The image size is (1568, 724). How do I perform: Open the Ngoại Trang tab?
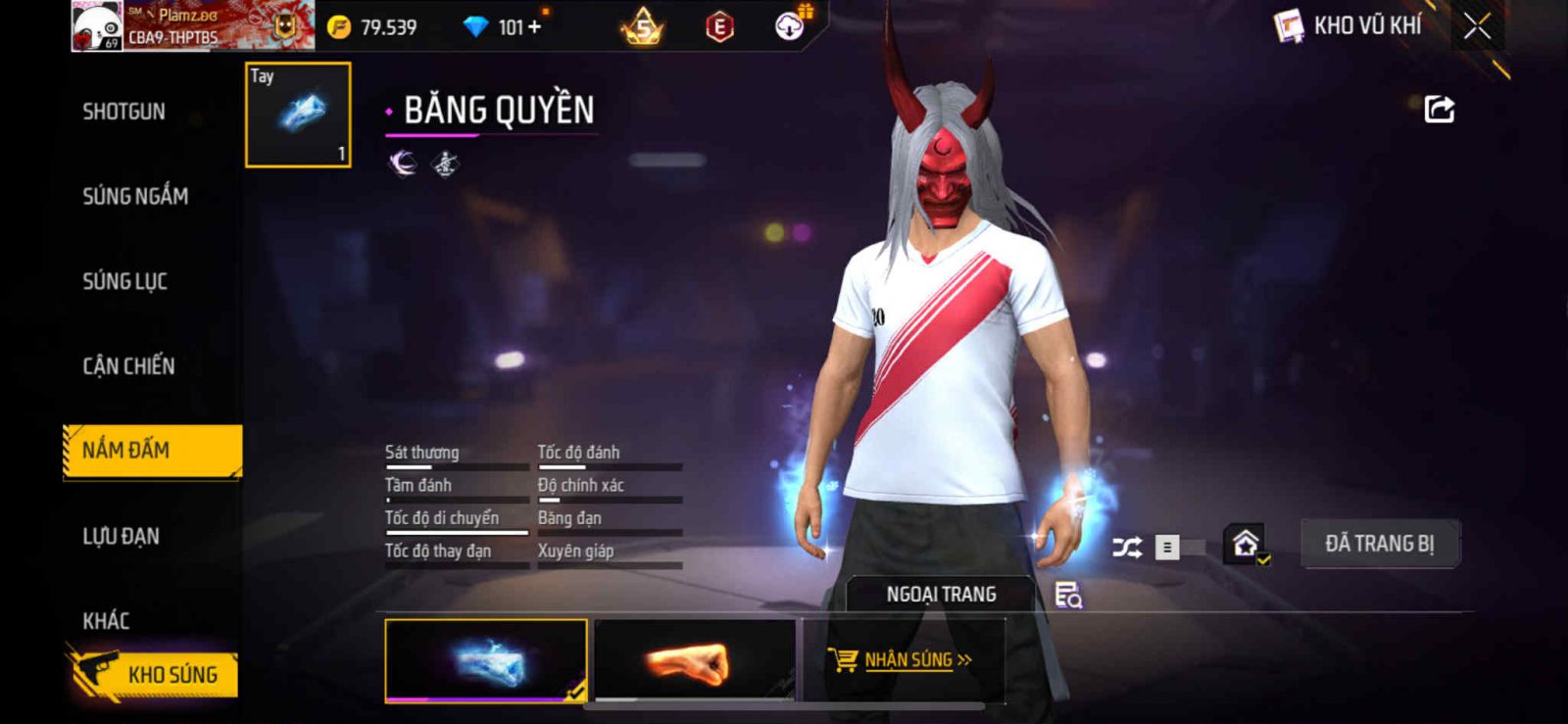click(x=941, y=595)
